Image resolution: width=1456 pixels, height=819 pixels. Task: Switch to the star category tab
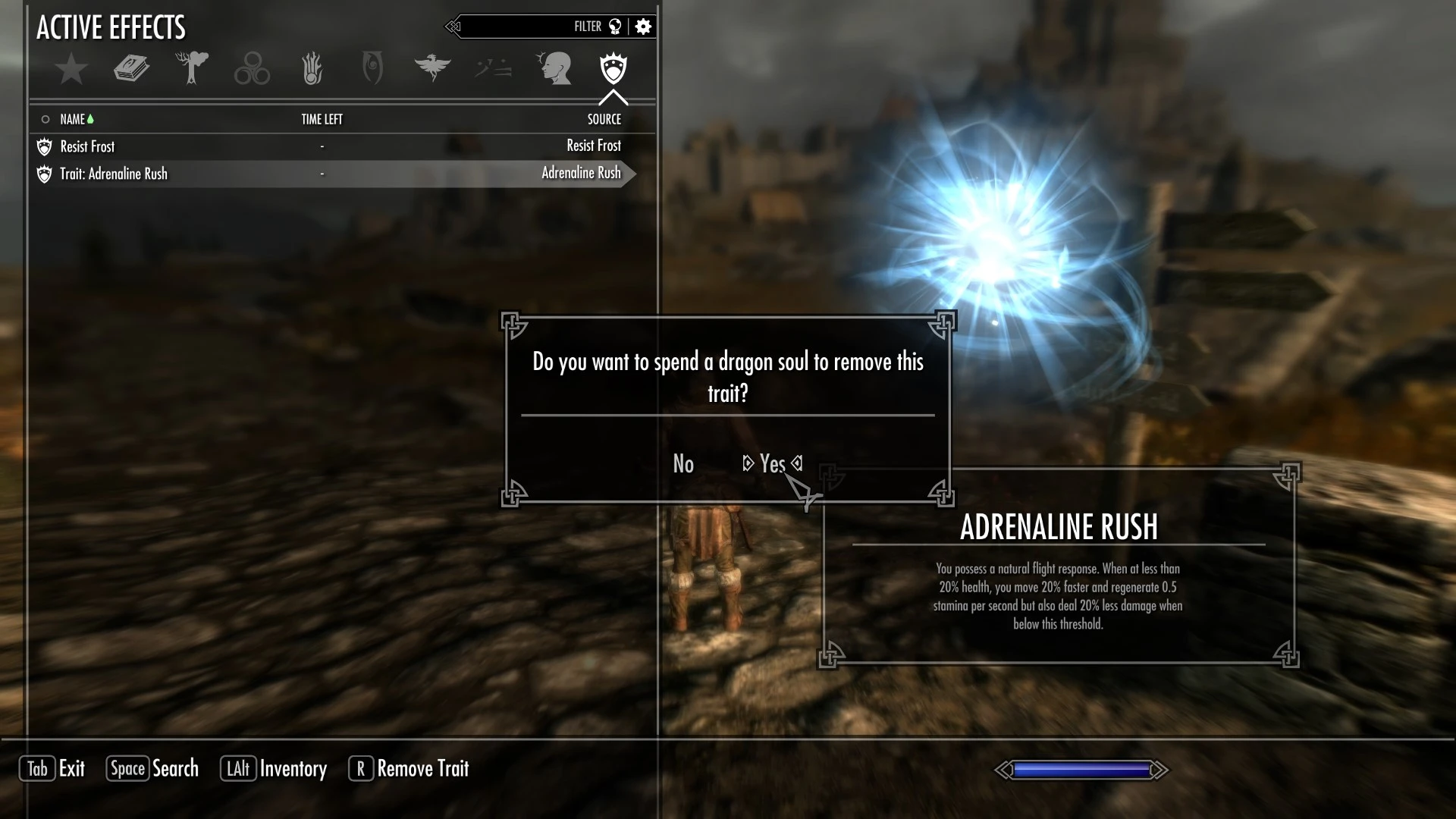click(x=71, y=69)
